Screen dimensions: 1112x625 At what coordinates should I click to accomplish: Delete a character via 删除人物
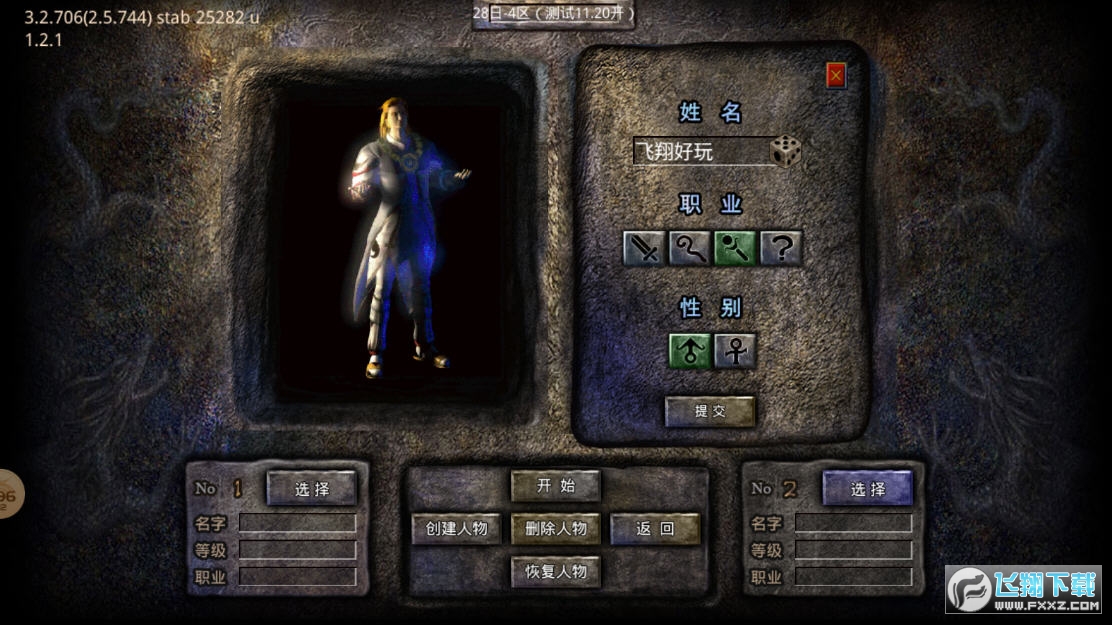pos(556,529)
